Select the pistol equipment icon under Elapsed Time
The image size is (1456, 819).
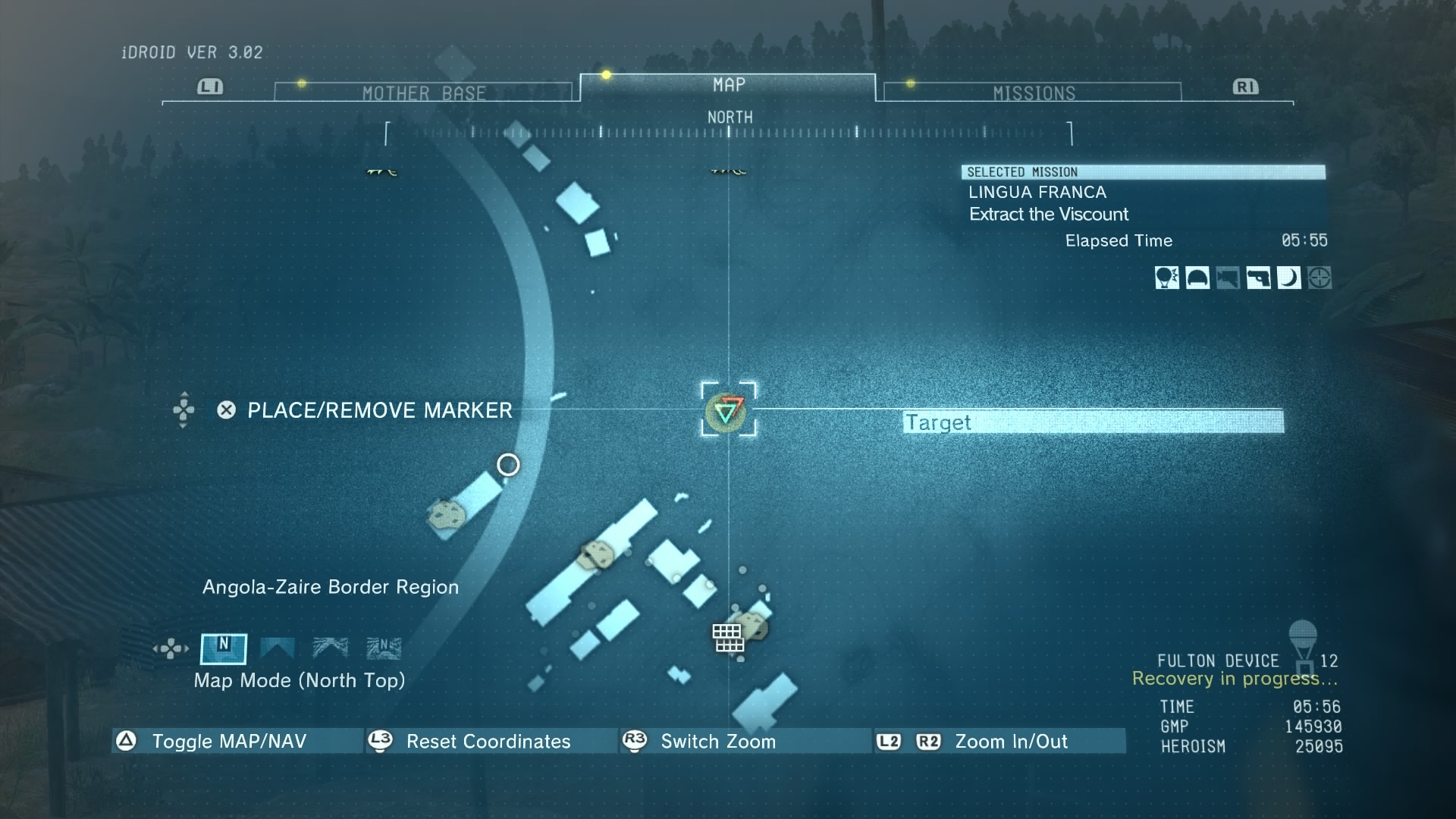coord(1259,278)
